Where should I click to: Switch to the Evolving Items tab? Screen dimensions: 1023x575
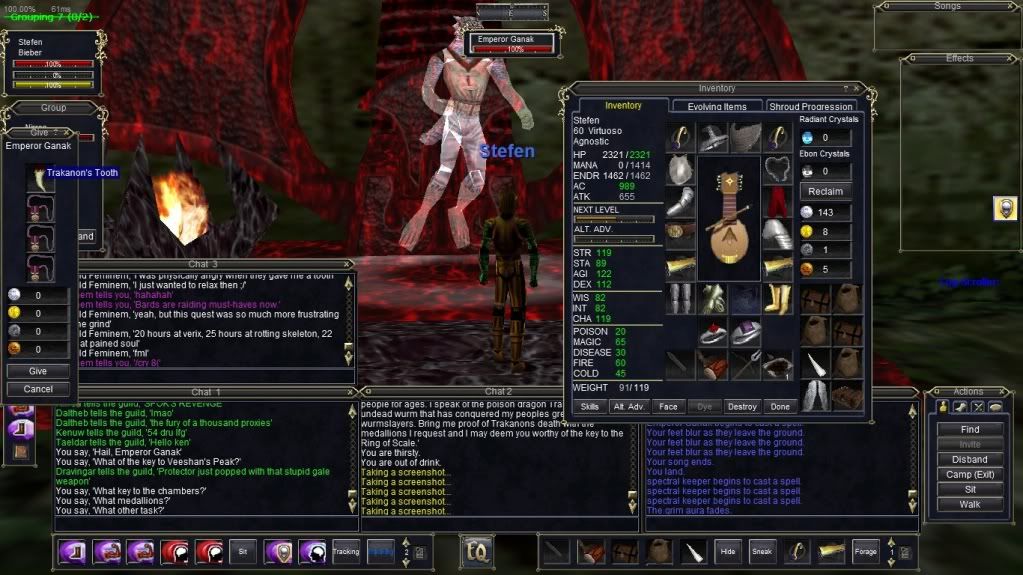point(716,107)
